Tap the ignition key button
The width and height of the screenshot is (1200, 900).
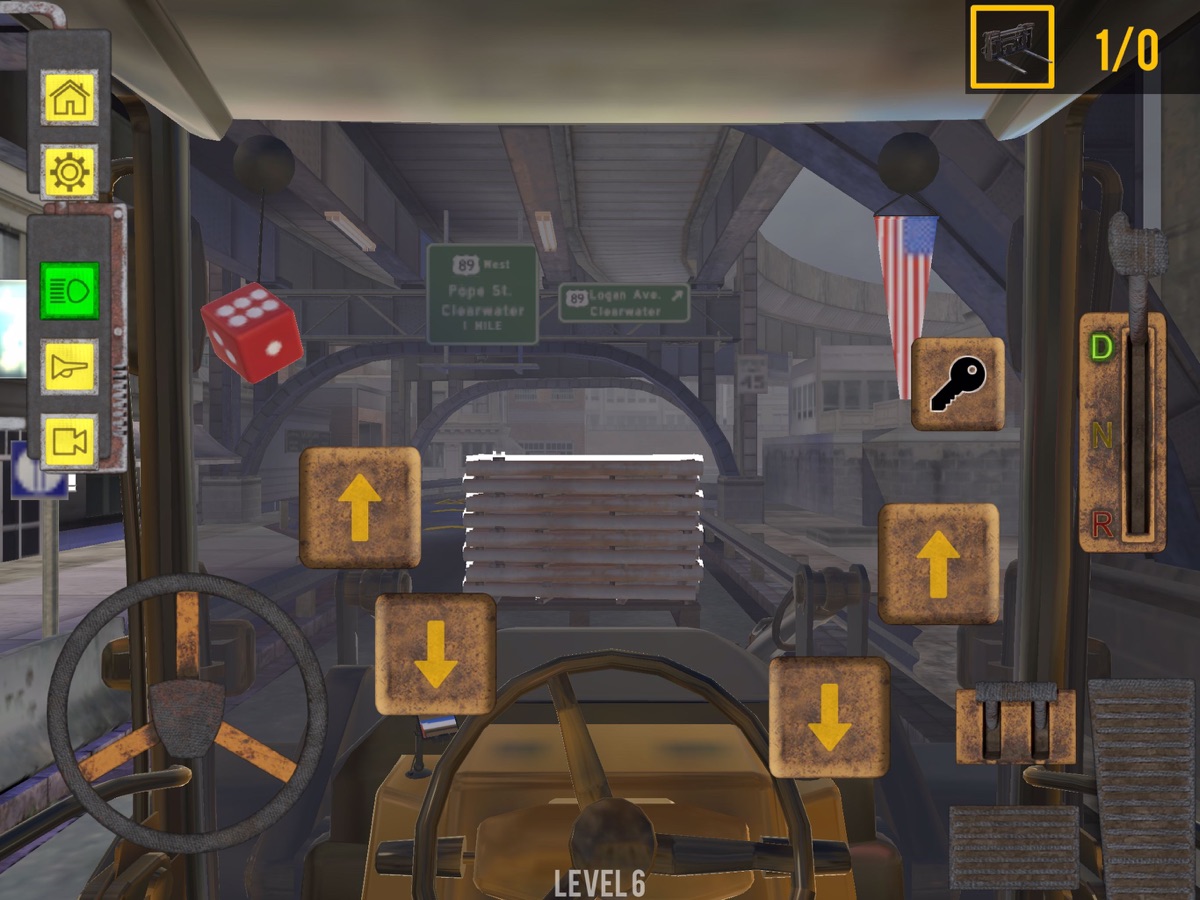tap(957, 384)
